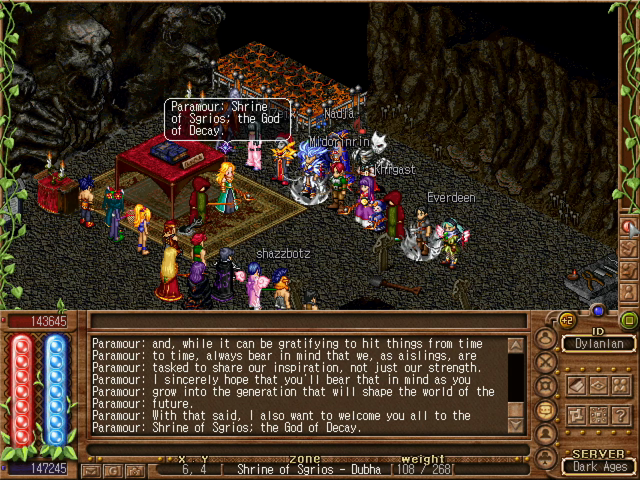
Task: Open the top round head-silhouette panel icon
Action: 546,338
